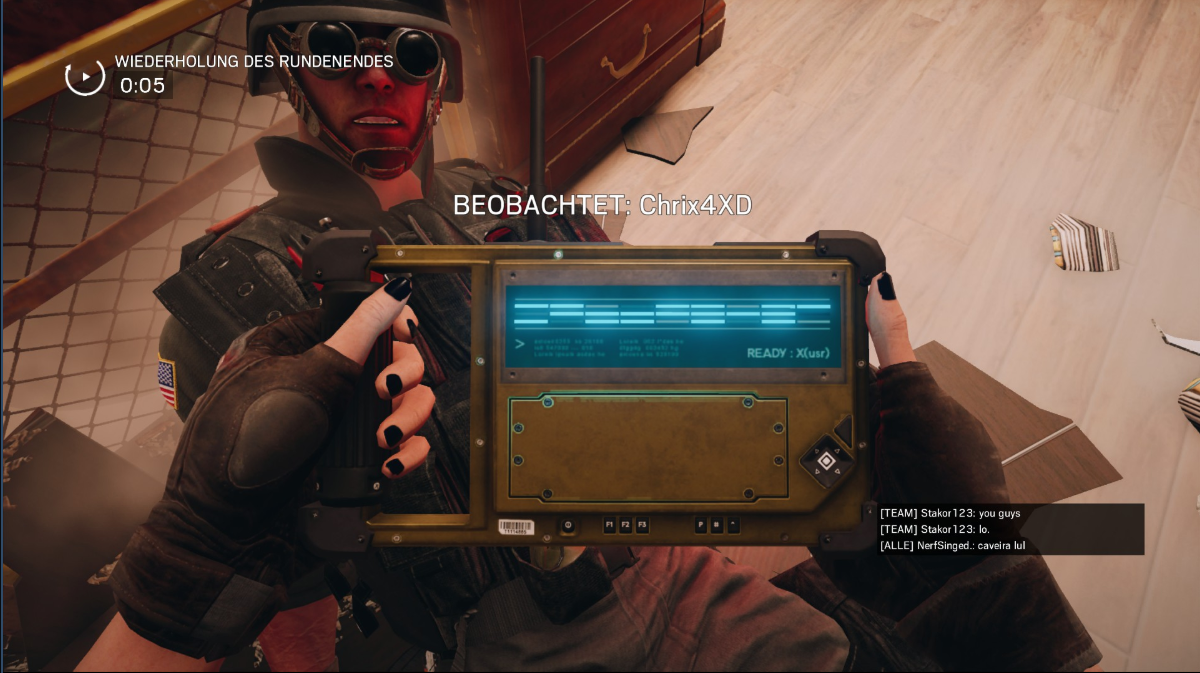Click the round-end replay play icon
Viewport: 1200px width, 673px height.
point(85,76)
